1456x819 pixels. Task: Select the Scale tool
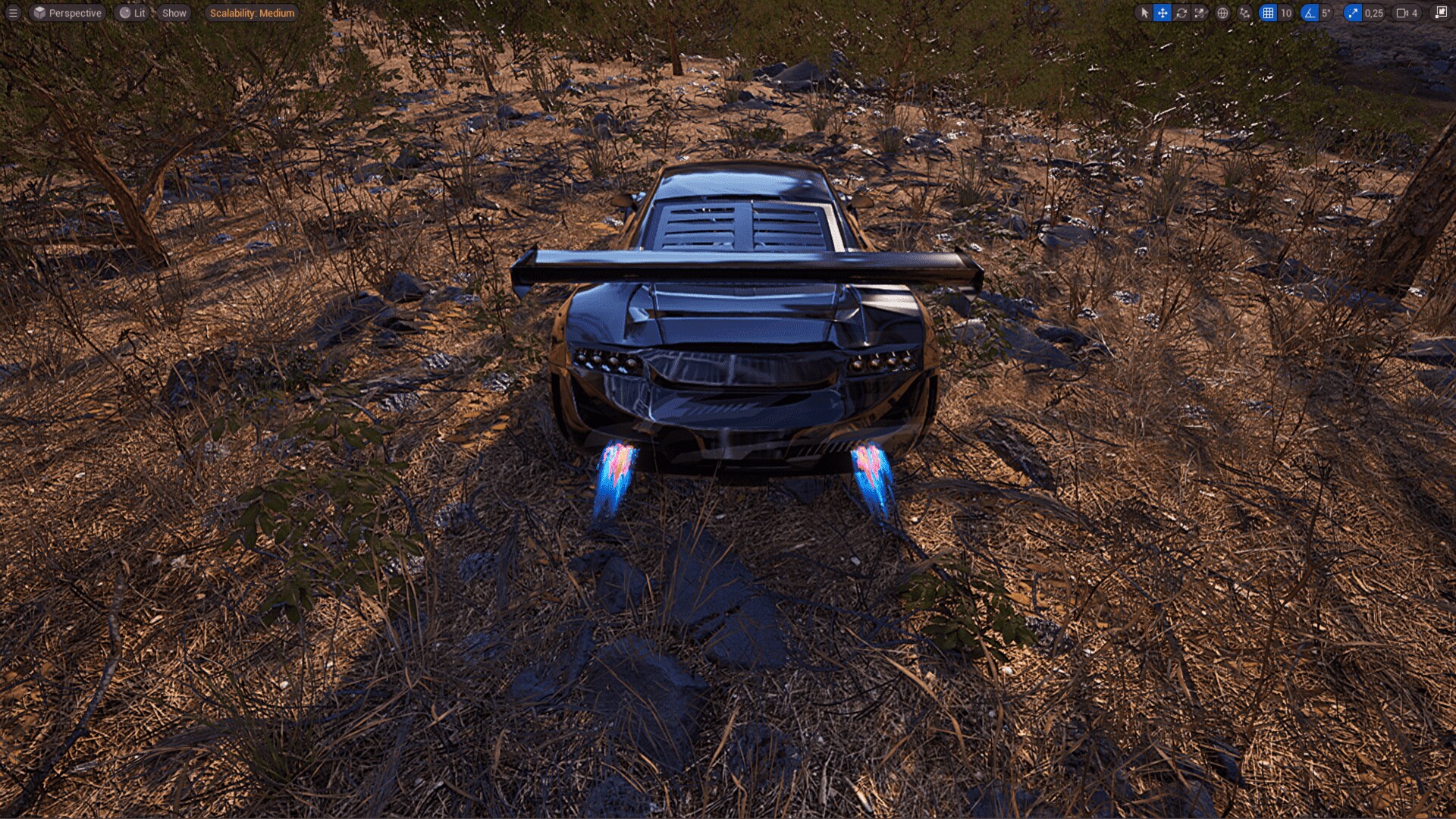pyautogui.click(x=1200, y=13)
